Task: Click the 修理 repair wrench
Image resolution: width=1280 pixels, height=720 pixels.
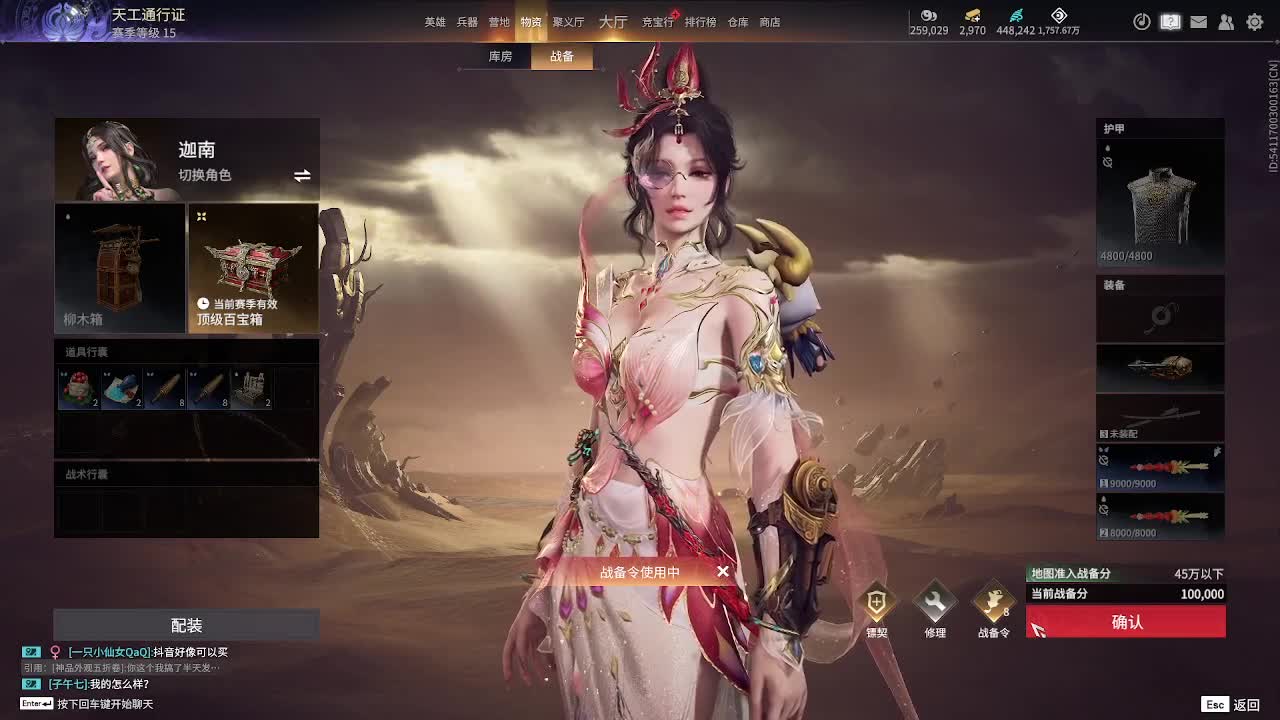Action: (935, 603)
